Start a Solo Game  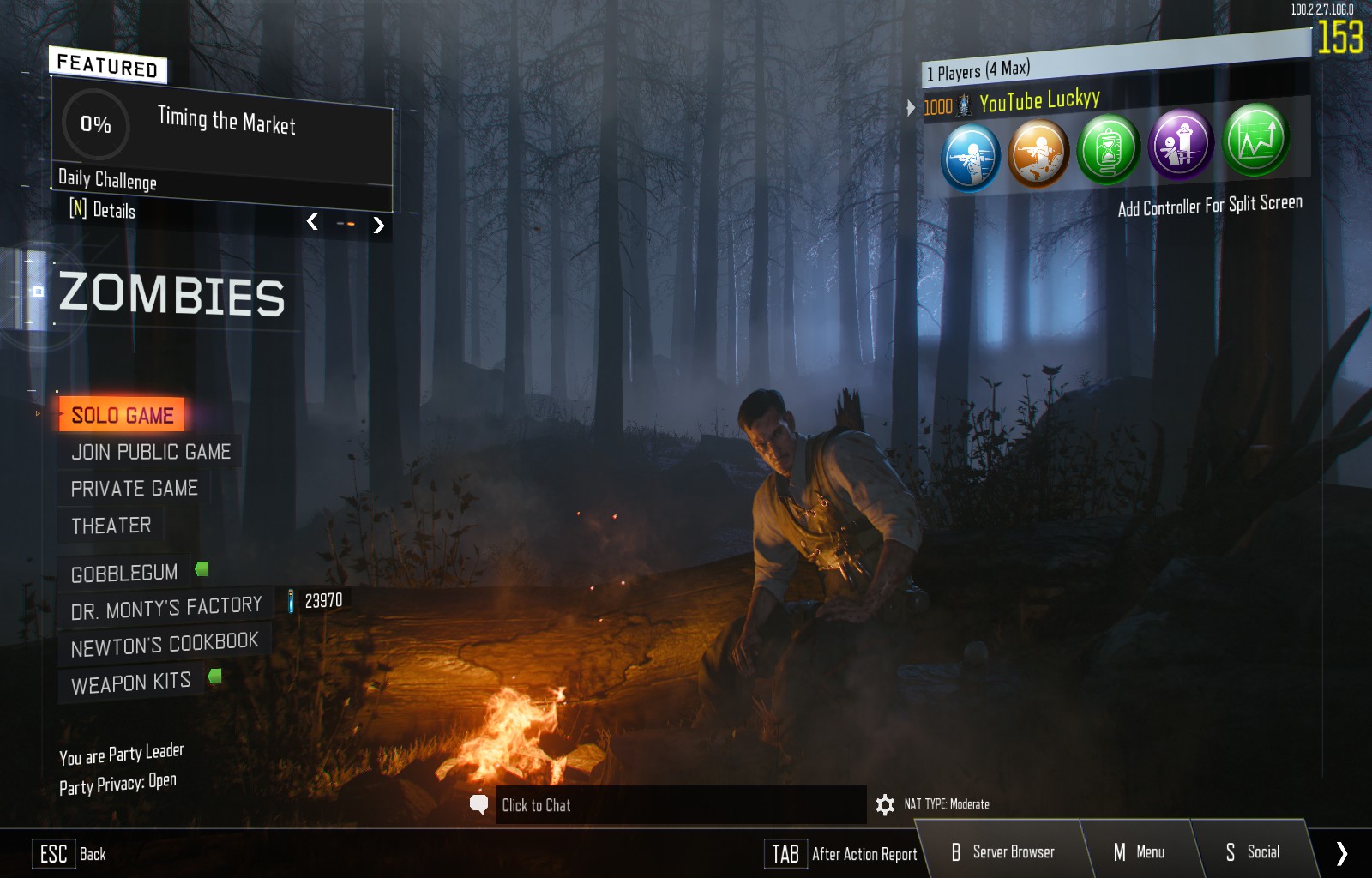[x=122, y=415]
